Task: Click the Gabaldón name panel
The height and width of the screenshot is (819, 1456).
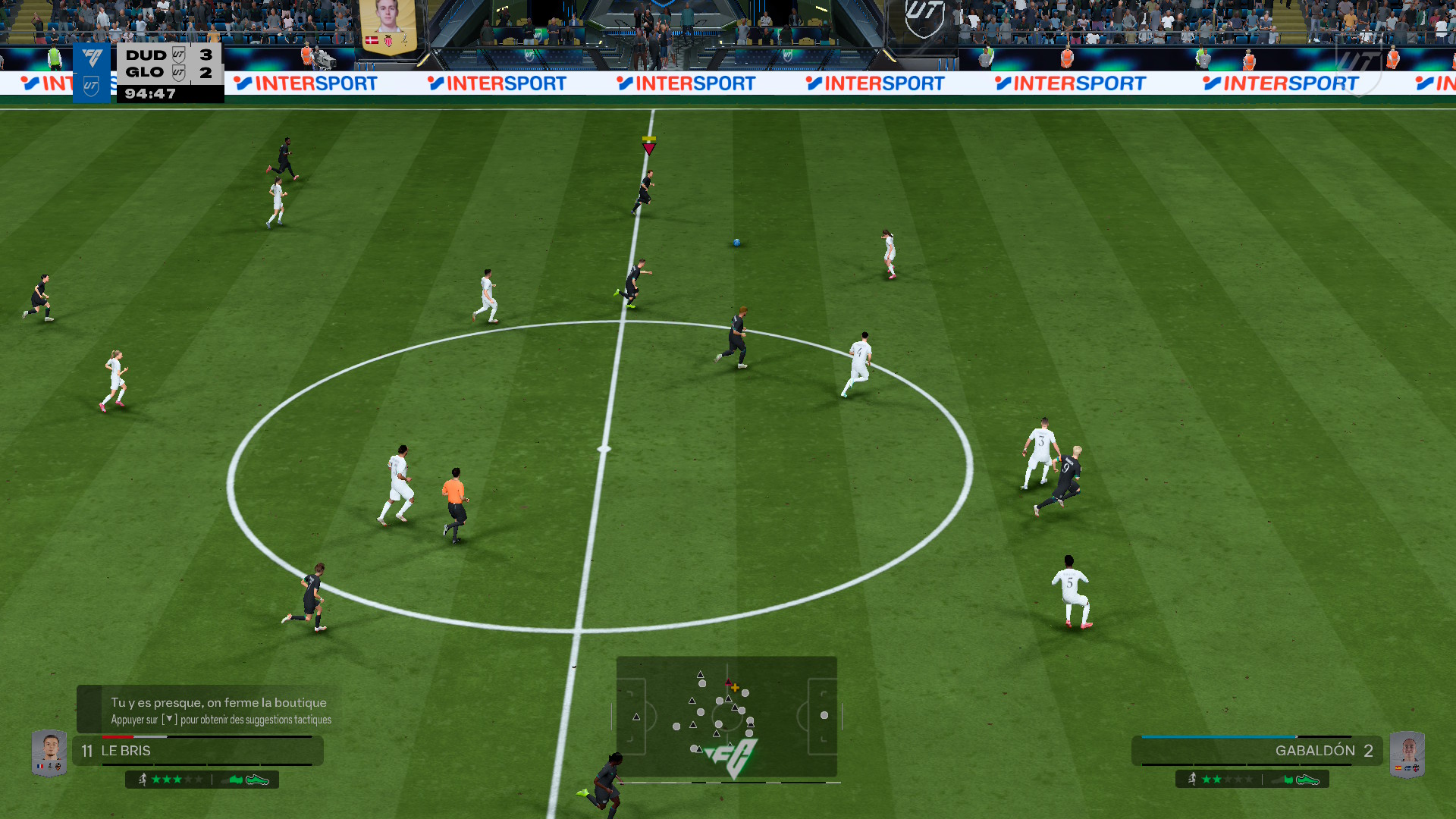Action: tap(1256, 751)
